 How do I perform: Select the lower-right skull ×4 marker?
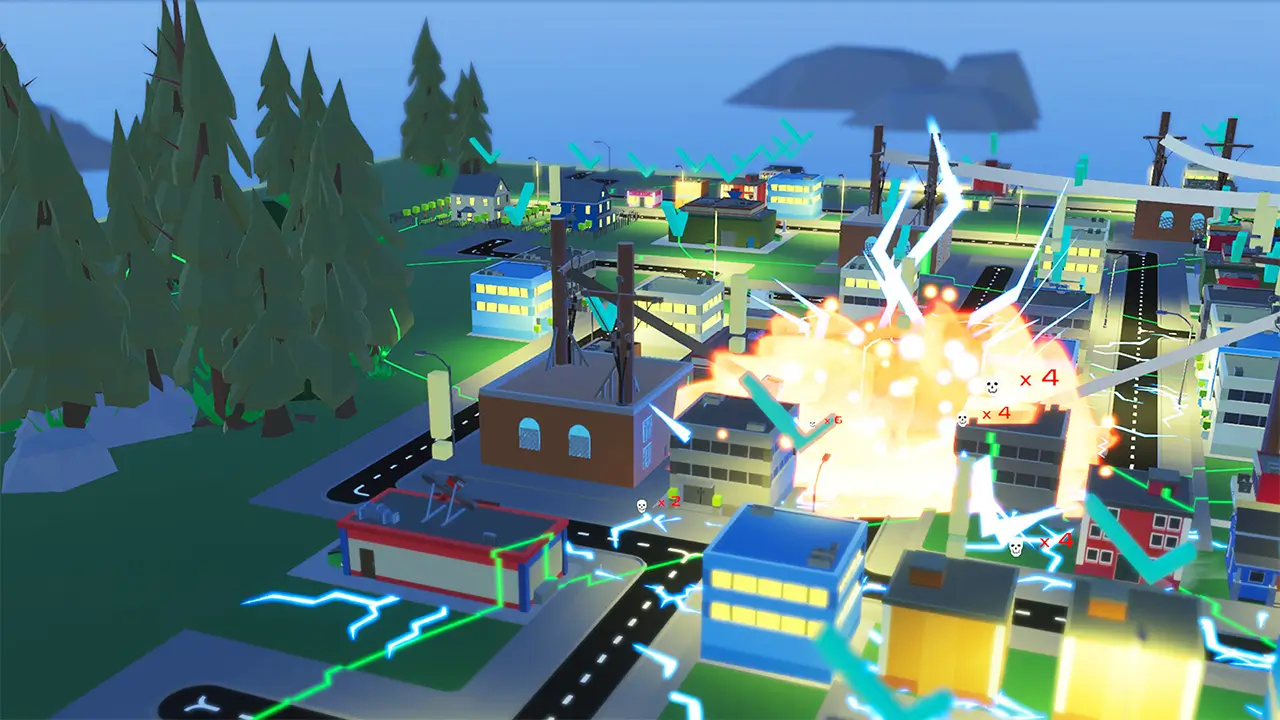pyautogui.click(x=1035, y=543)
